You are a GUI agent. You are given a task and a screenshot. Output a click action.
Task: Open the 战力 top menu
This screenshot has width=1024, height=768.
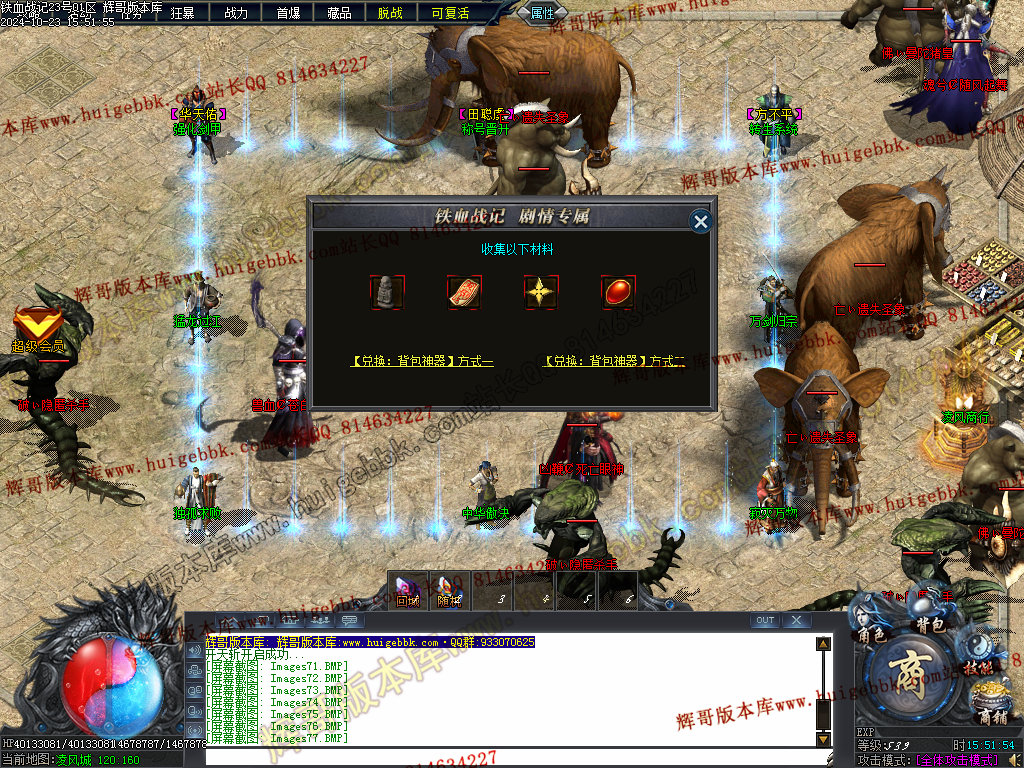coord(236,13)
